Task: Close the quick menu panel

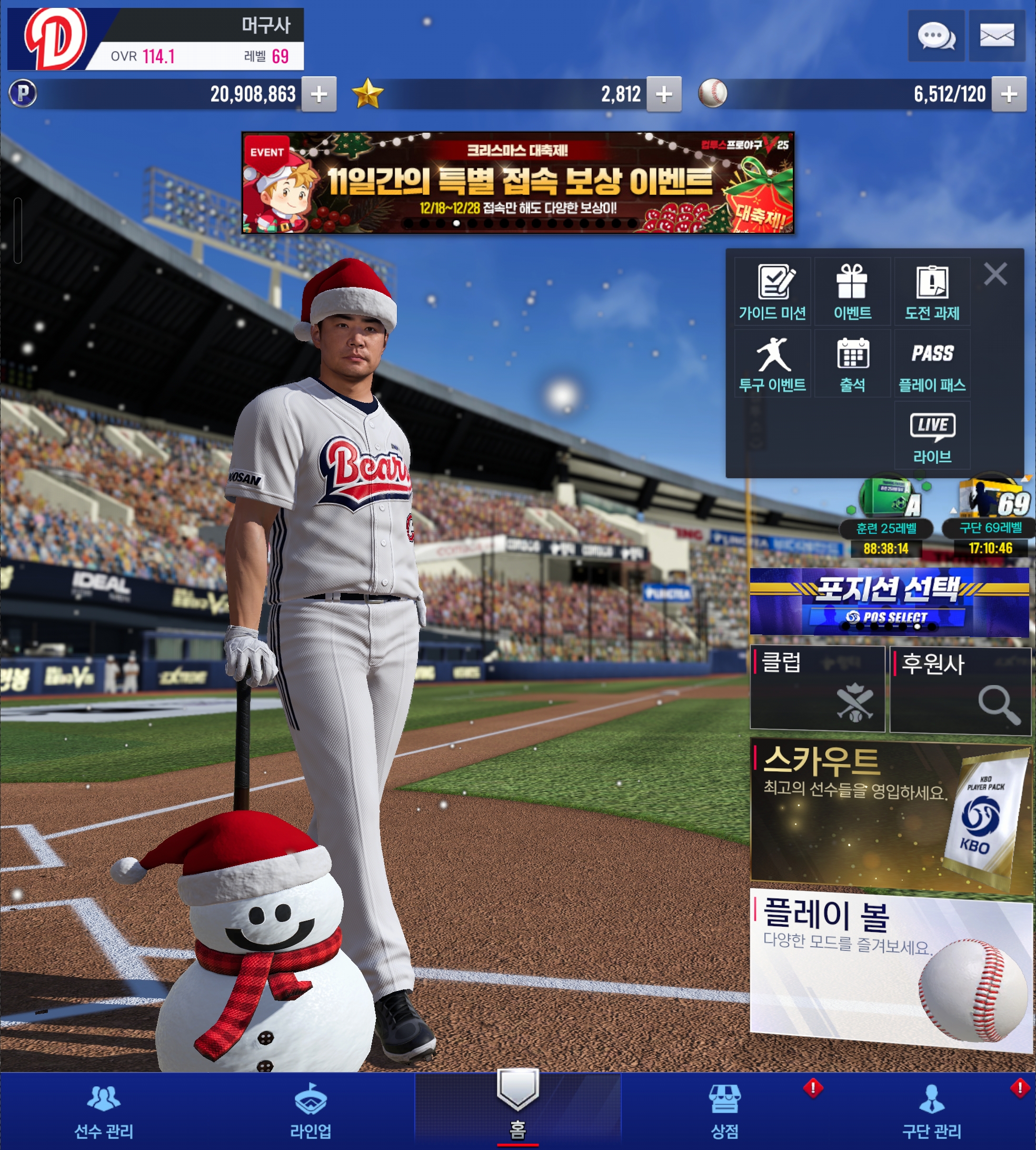Action: tap(995, 274)
